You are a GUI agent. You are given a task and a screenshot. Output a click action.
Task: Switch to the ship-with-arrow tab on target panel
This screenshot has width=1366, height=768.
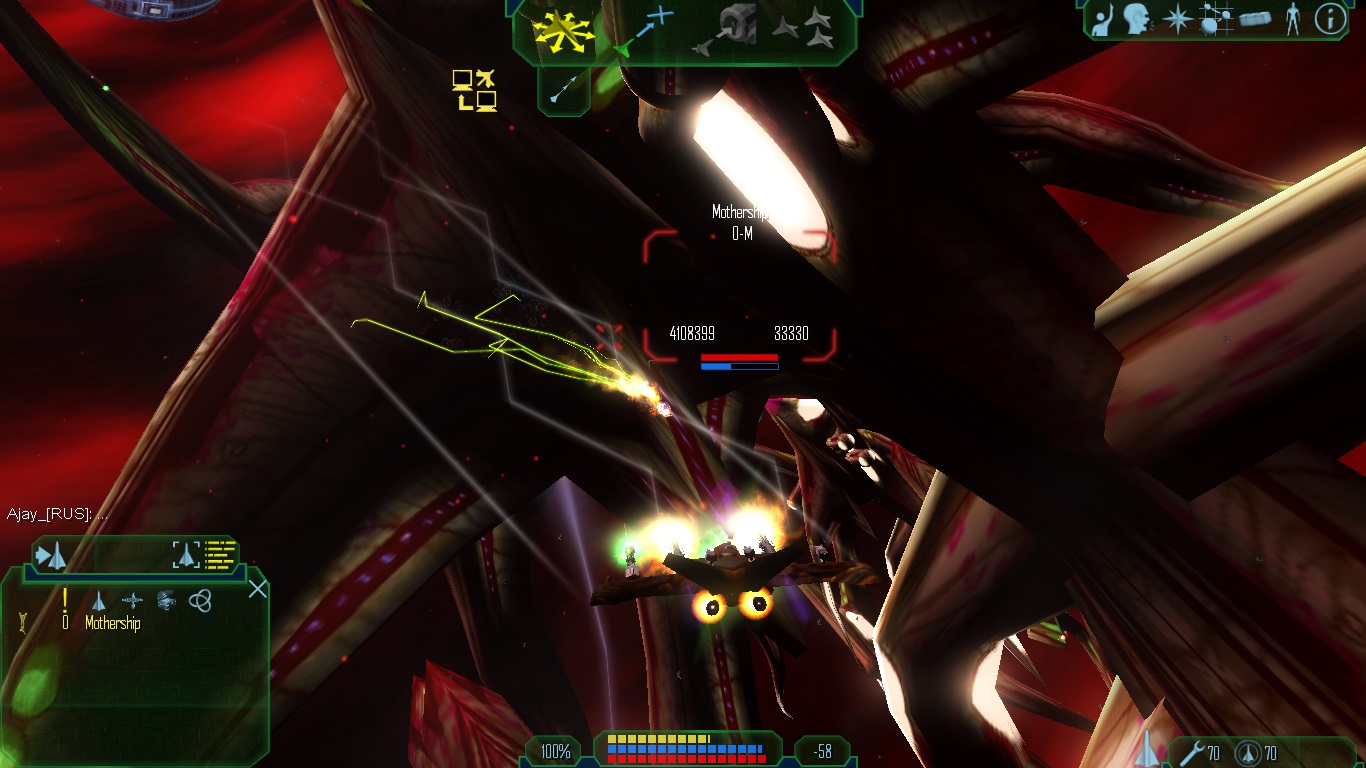[x=50, y=554]
